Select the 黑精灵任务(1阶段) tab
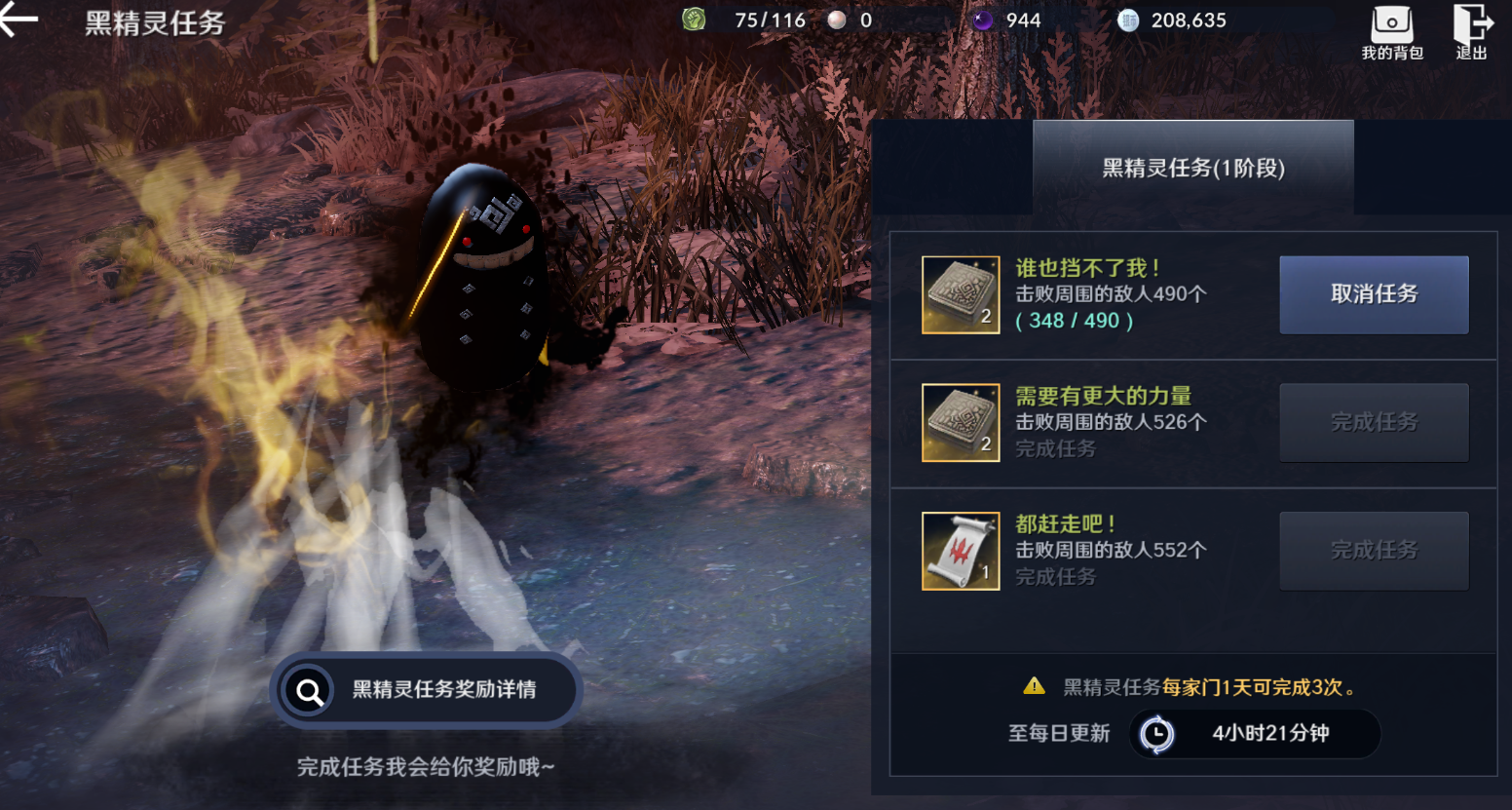 pos(1193,168)
